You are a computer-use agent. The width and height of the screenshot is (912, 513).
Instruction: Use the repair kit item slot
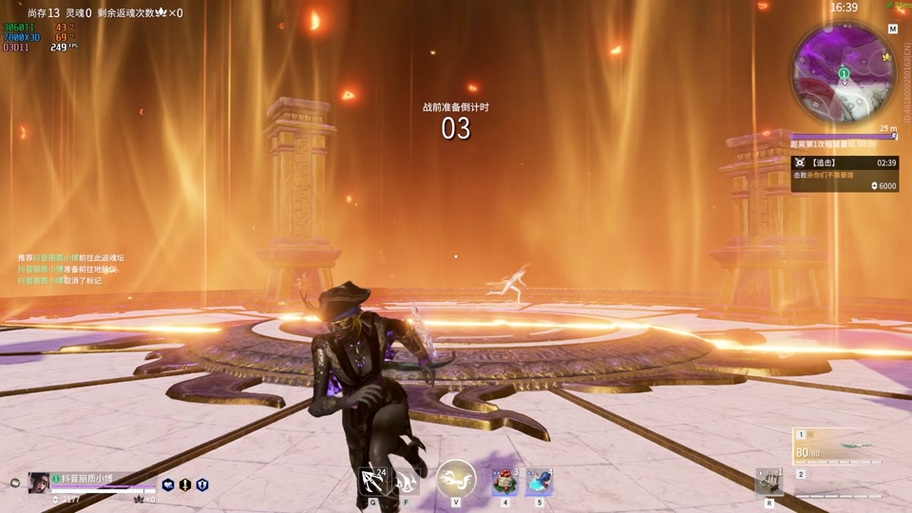tap(768, 482)
